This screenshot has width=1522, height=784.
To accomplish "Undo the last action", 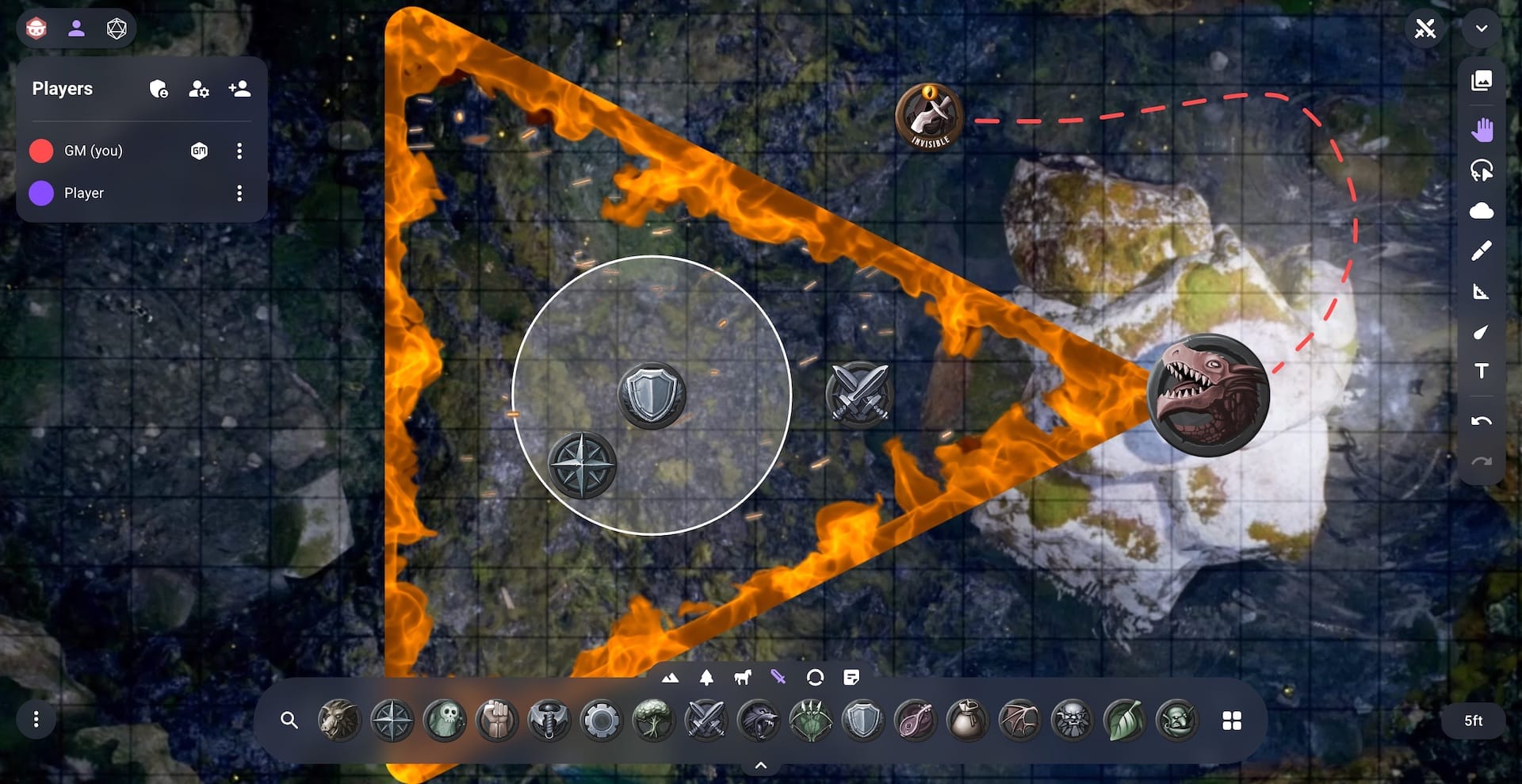I will tap(1481, 421).
